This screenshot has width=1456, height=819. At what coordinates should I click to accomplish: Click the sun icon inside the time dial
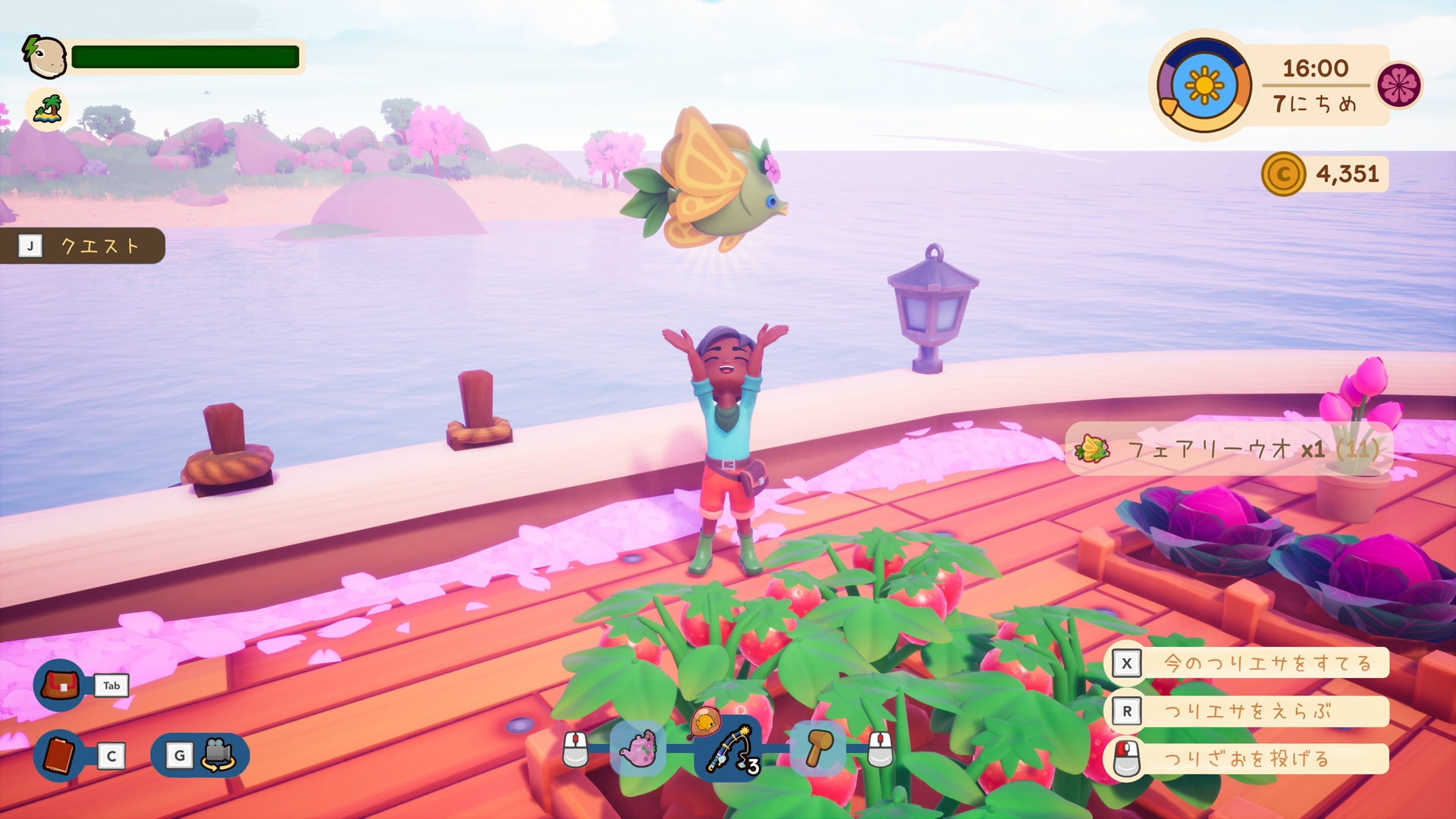click(1204, 83)
